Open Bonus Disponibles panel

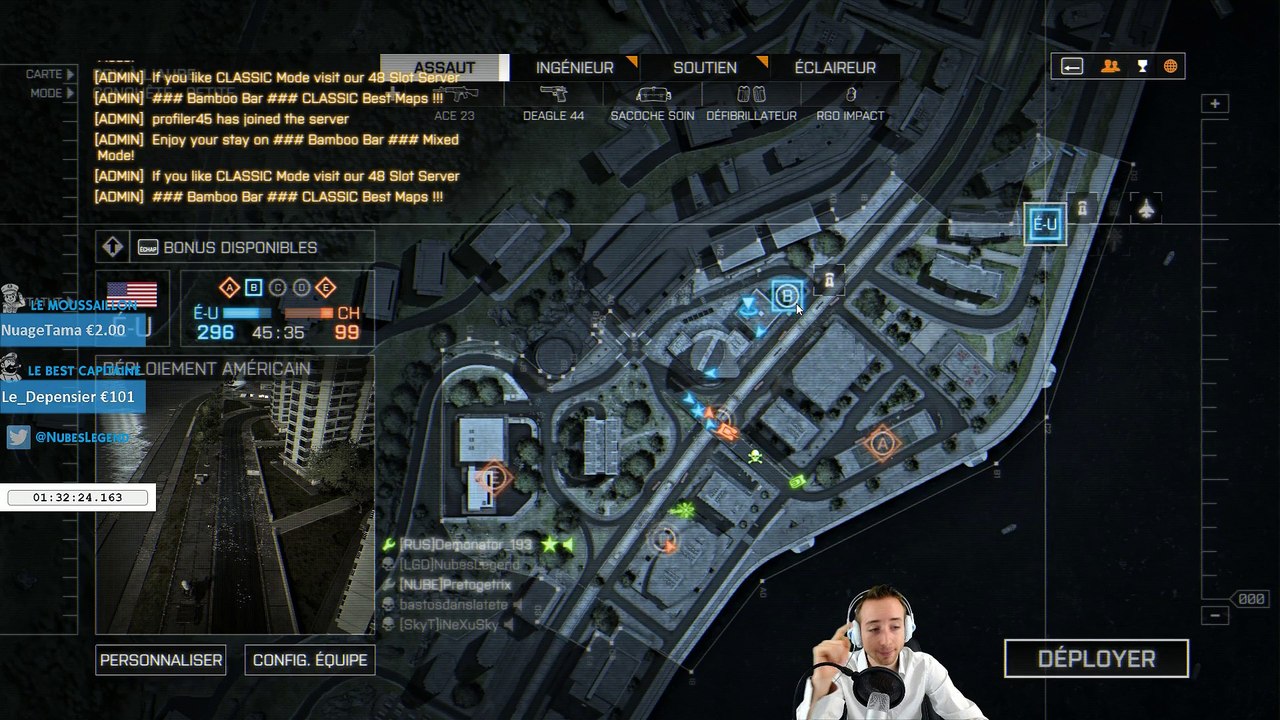coord(240,248)
